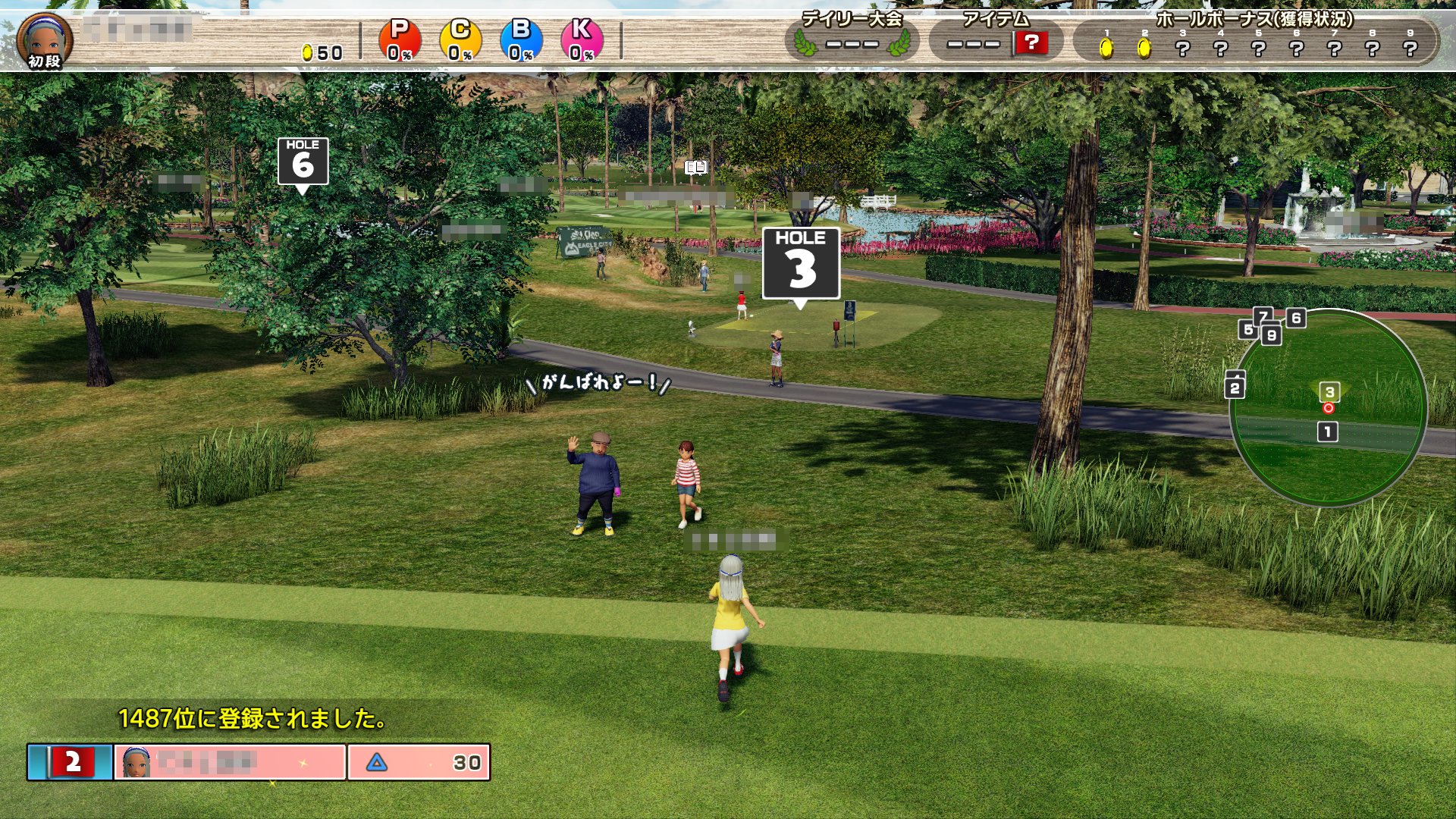Click the HOLE 3 marker sign
Screen dimensions: 1456x819
[x=801, y=263]
